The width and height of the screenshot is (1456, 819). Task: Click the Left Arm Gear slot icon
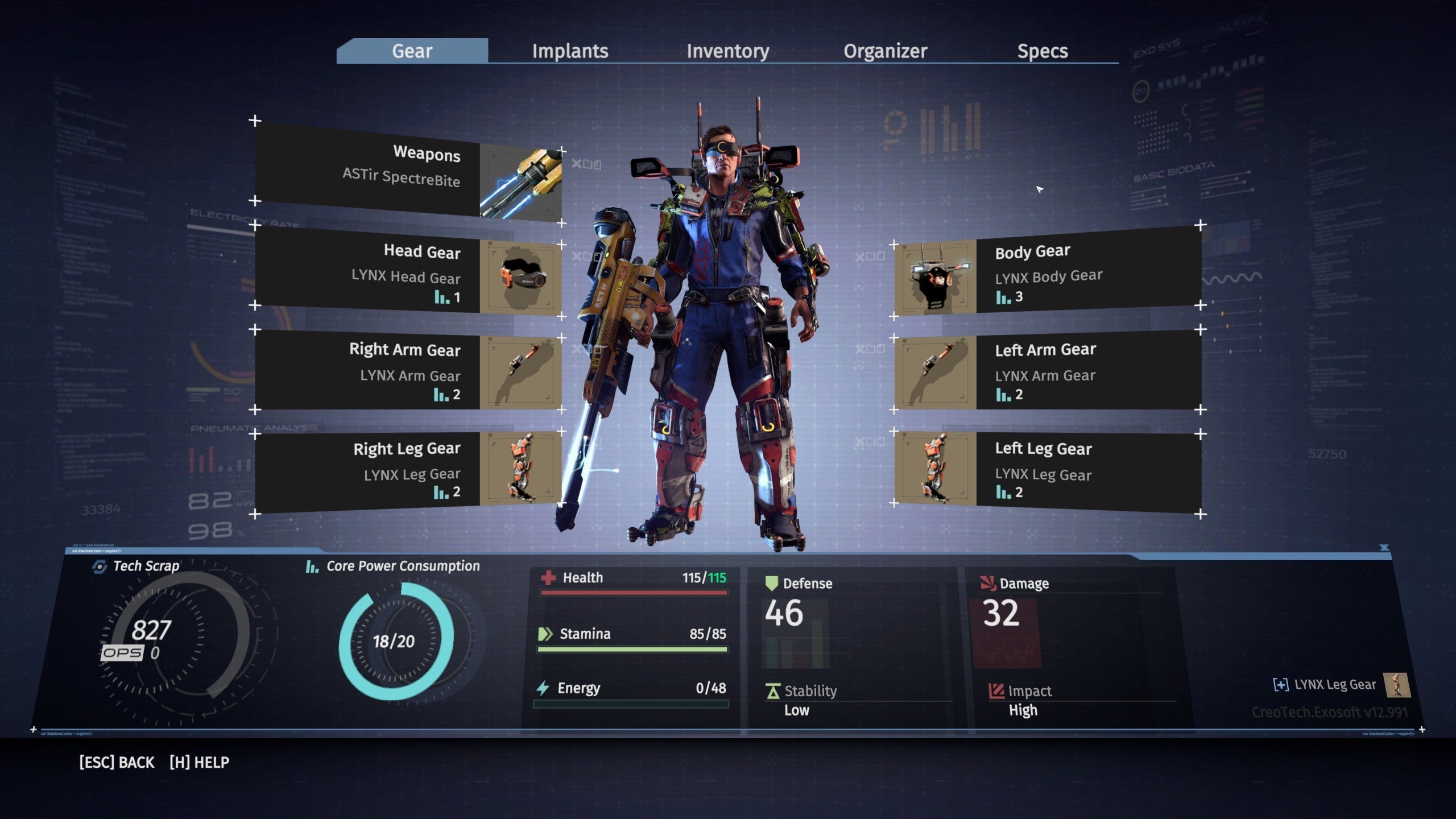(x=936, y=373)
